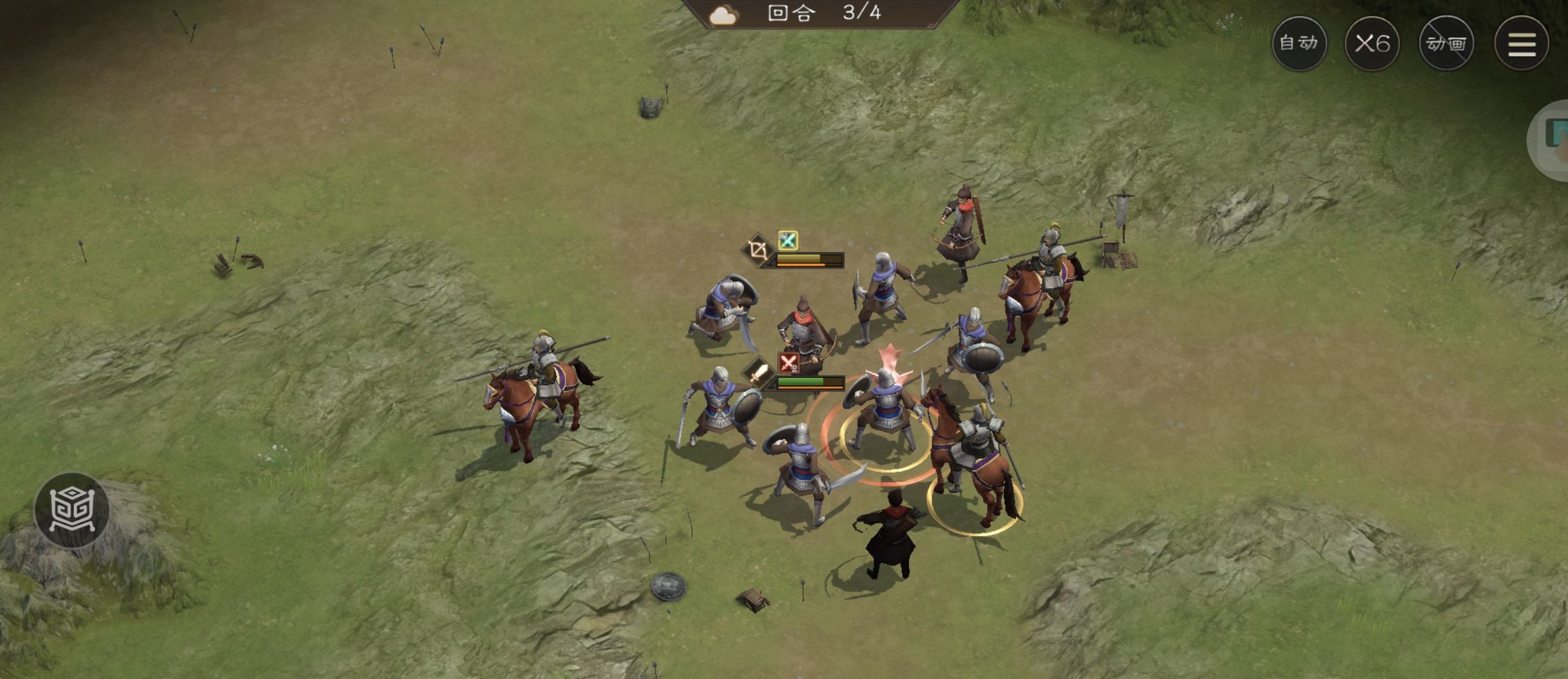Viewport: 1568px width, 679px height.
Task: Open the hamburger menu
Action: (x=1522, y=43)
